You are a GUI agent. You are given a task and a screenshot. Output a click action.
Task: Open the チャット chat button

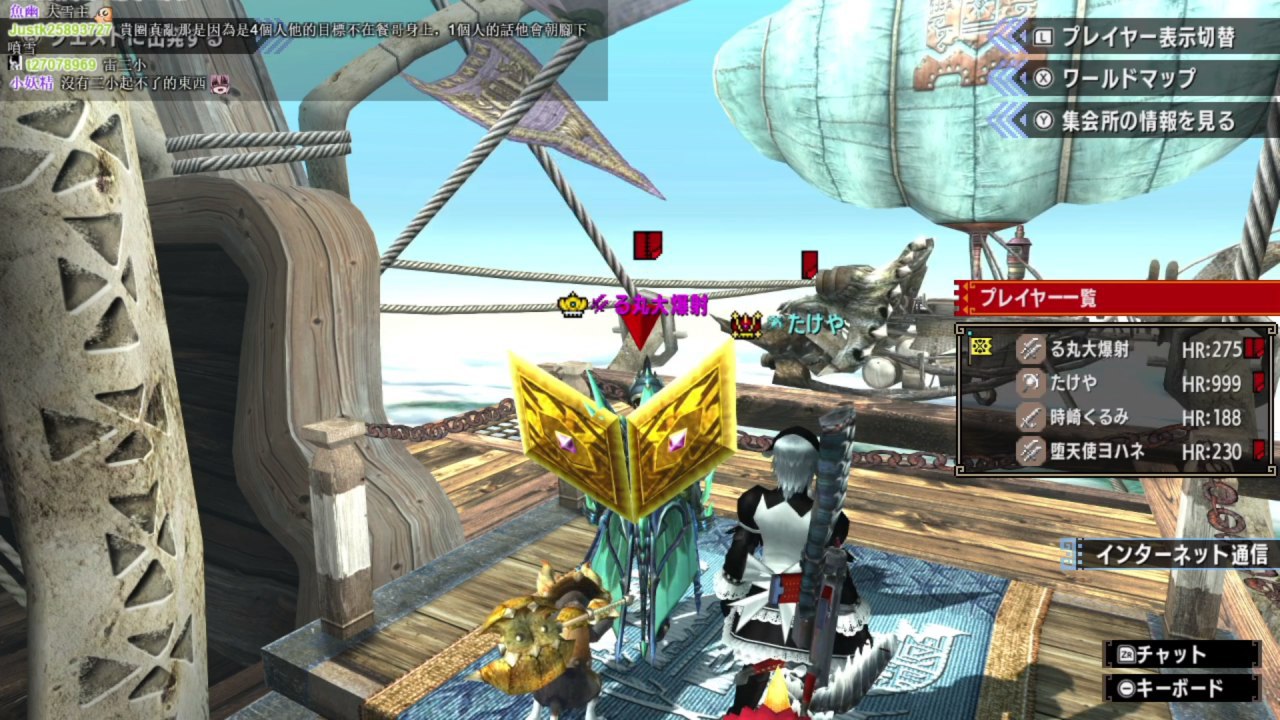tap(1180, 654)
